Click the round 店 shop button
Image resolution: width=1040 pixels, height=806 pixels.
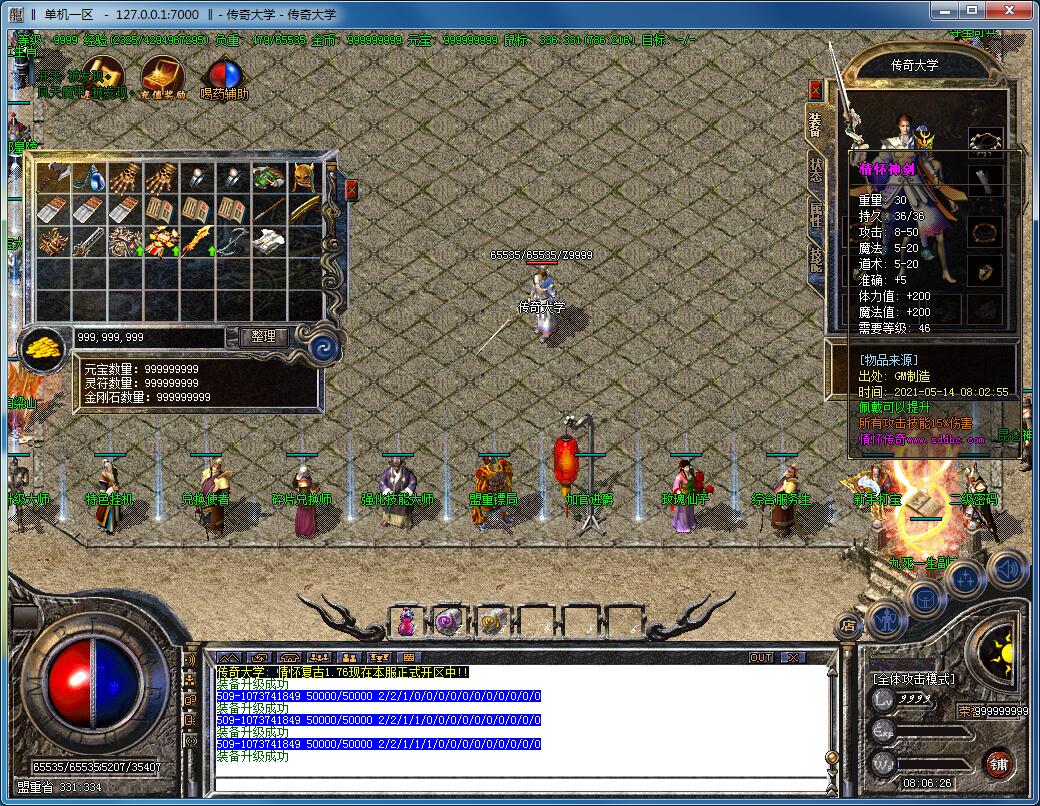[x=849, y=627]
